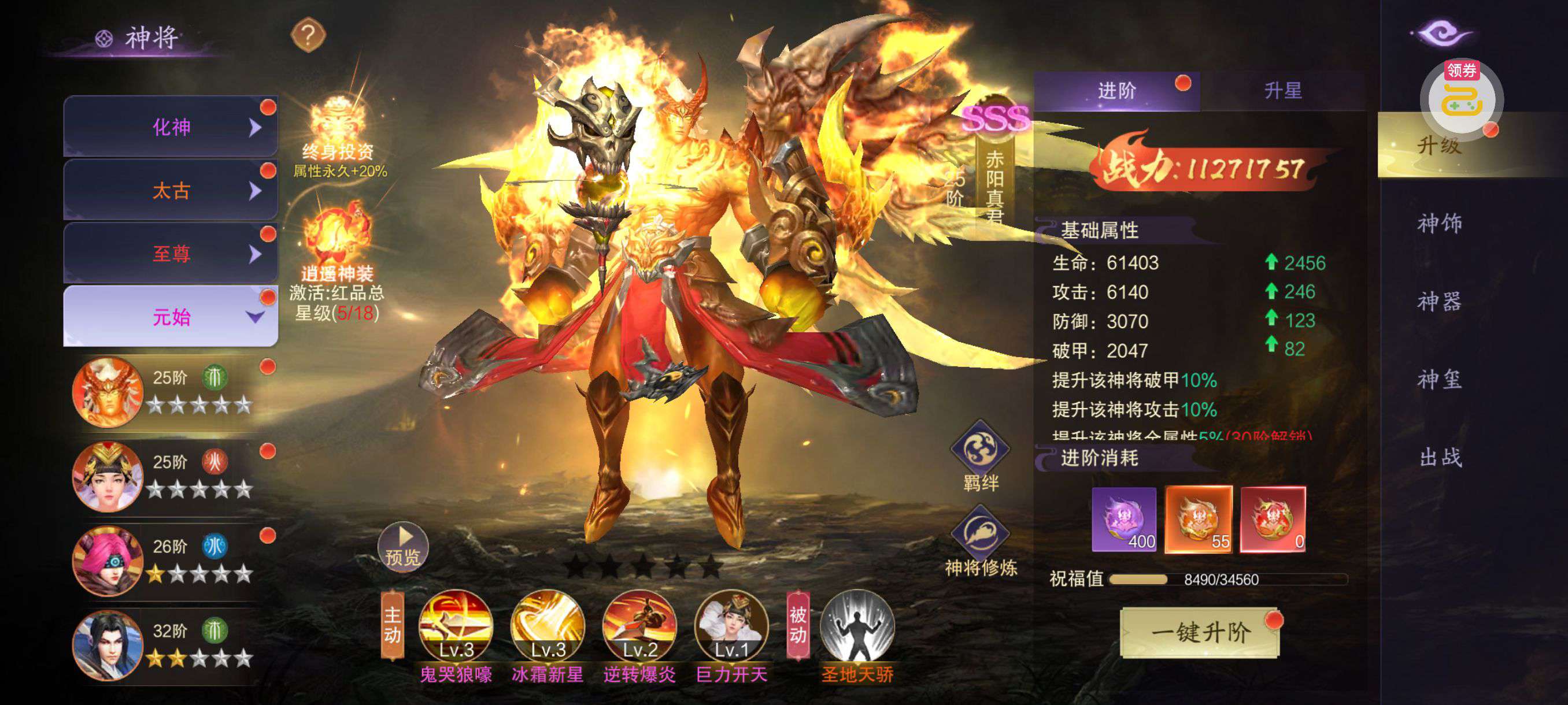This screenshot has height=705, width=1568.
Task: Select the 26阶 pink-haired general
Action: (108, 560)
